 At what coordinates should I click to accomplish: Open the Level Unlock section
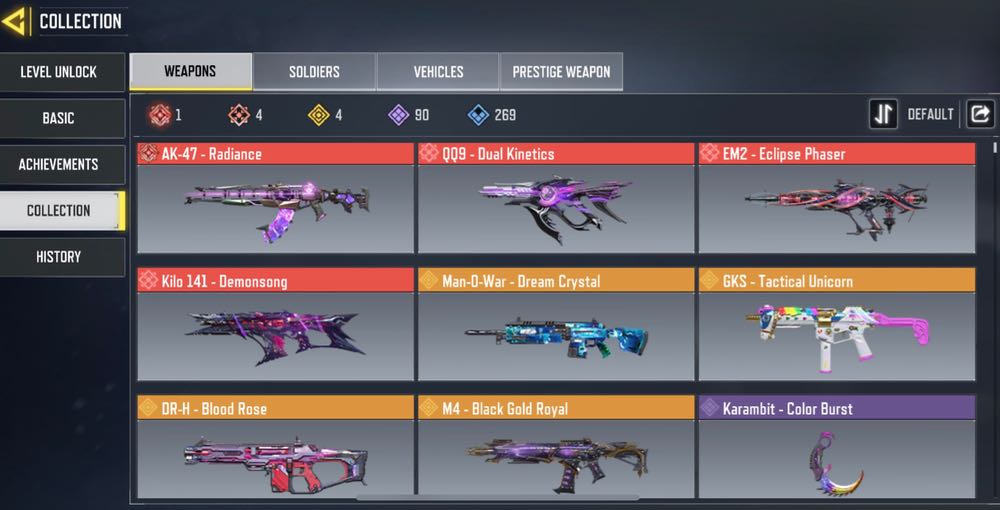[x=59, y=72]
